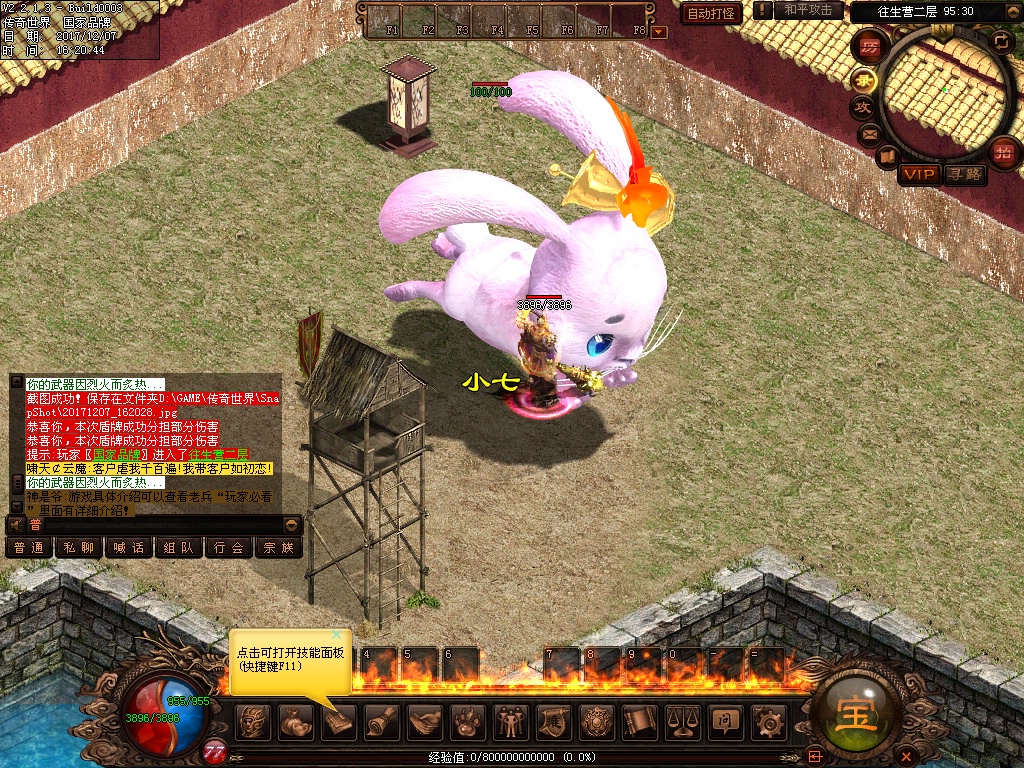This screenshot has width=1024, height=768.
Task: Toggle the 自动打怪 auto-fight button
Action: (x=711, y=13)
